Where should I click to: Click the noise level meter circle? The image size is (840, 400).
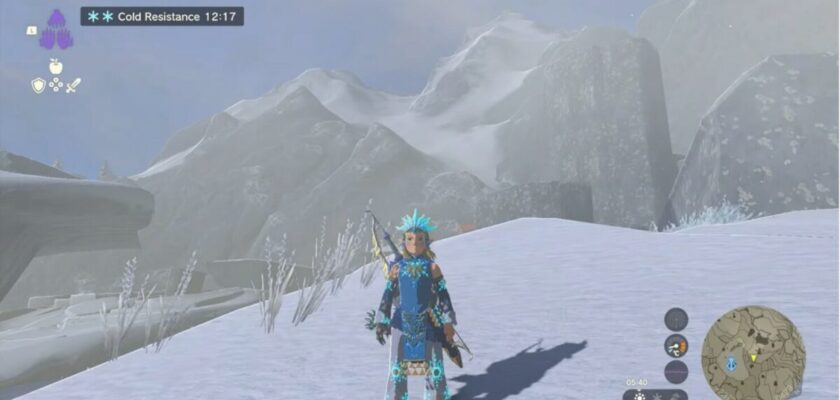tap(676, 372)
